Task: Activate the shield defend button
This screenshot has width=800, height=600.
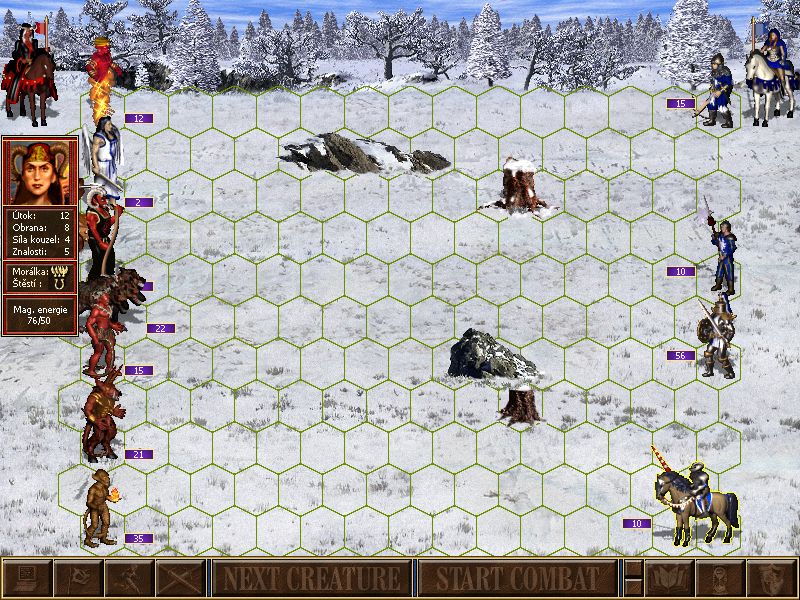Action: pyautogui.click(x=771, y=578)
